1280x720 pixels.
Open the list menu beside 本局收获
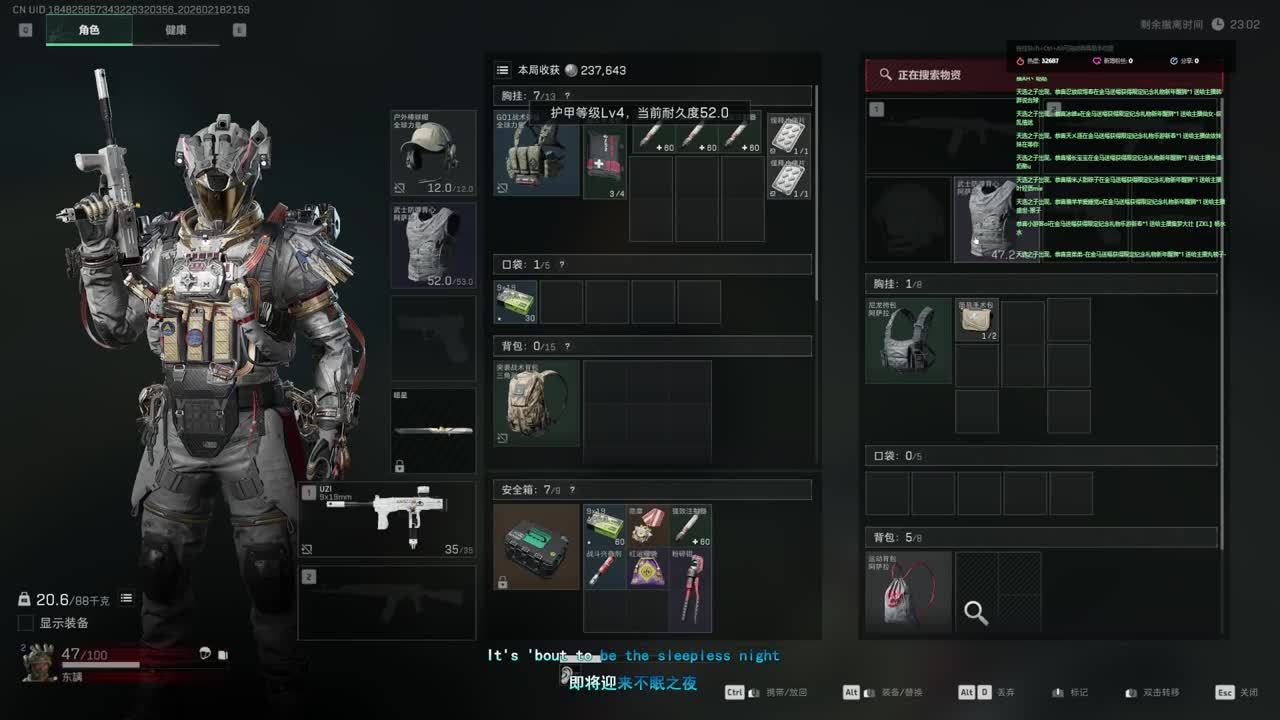(502, 70)
